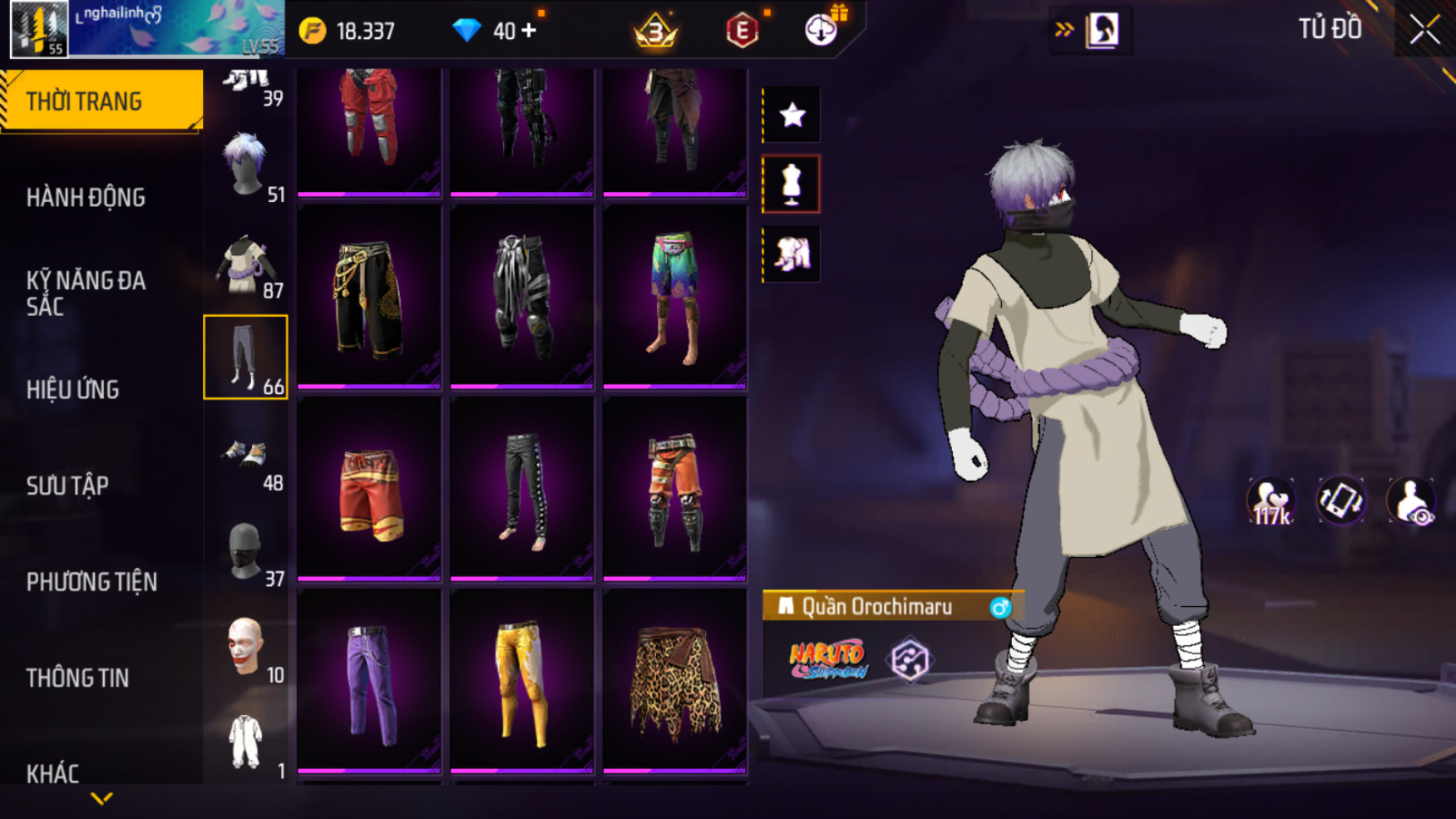This screenshot has height=819, width=1456.
Task: Open the mask category with 37 items
Action: click(246, 553)
